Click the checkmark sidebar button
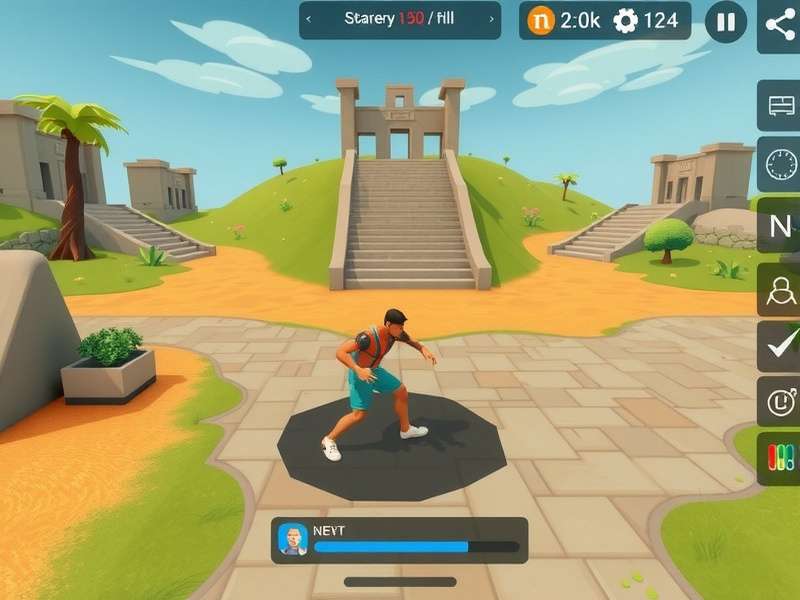 click(x=779, y=346)
